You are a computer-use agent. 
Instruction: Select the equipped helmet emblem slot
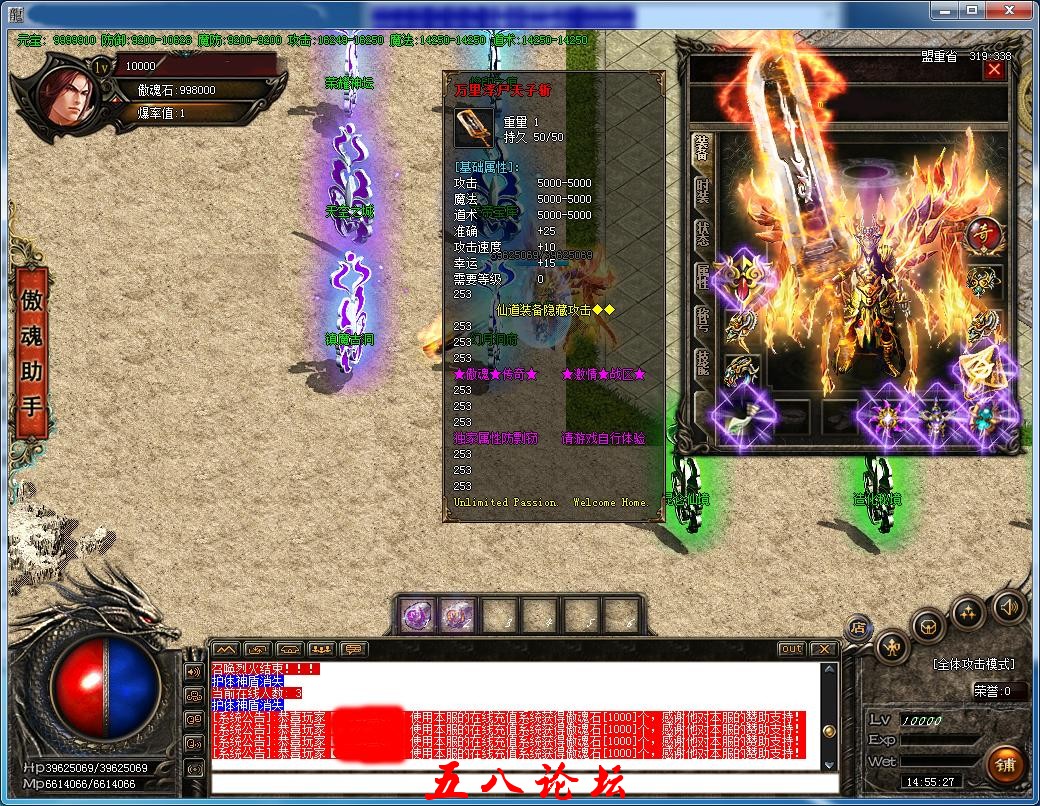point(742,275)
